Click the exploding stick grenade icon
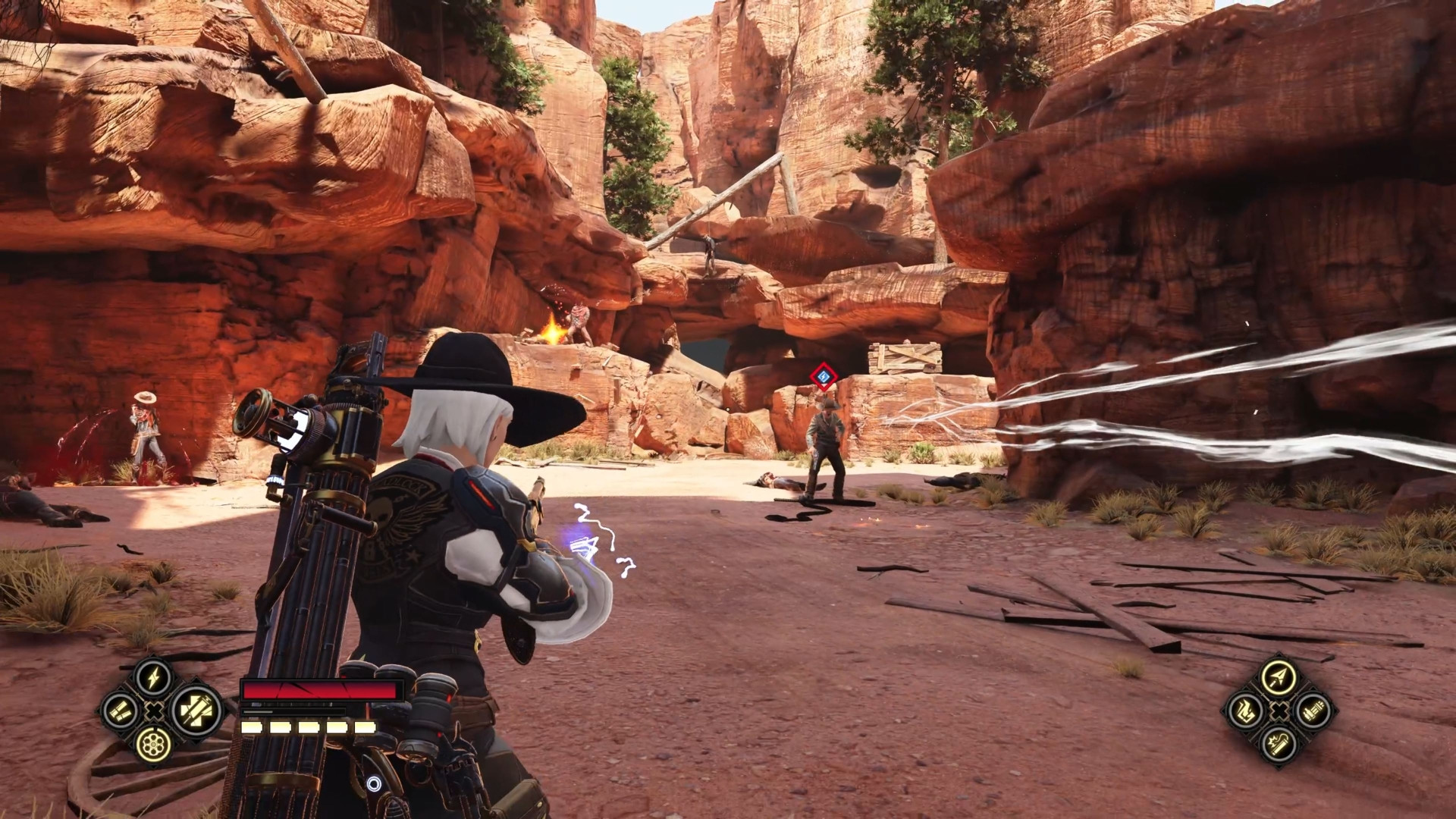The height and width of the screenshot is (819, 1456). pos(1279,744)
